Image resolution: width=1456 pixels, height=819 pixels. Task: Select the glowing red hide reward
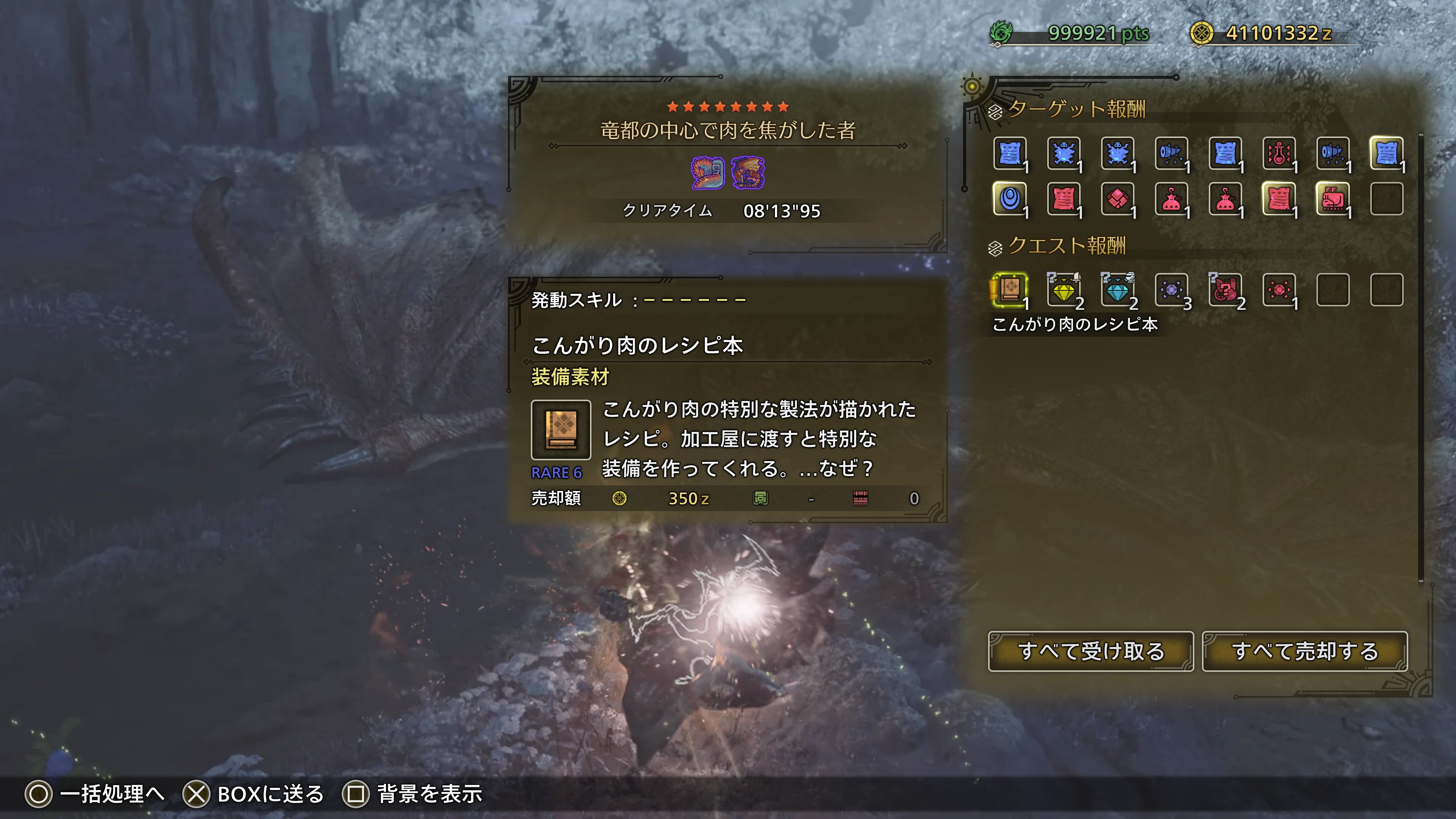[x=1279, y=199]
